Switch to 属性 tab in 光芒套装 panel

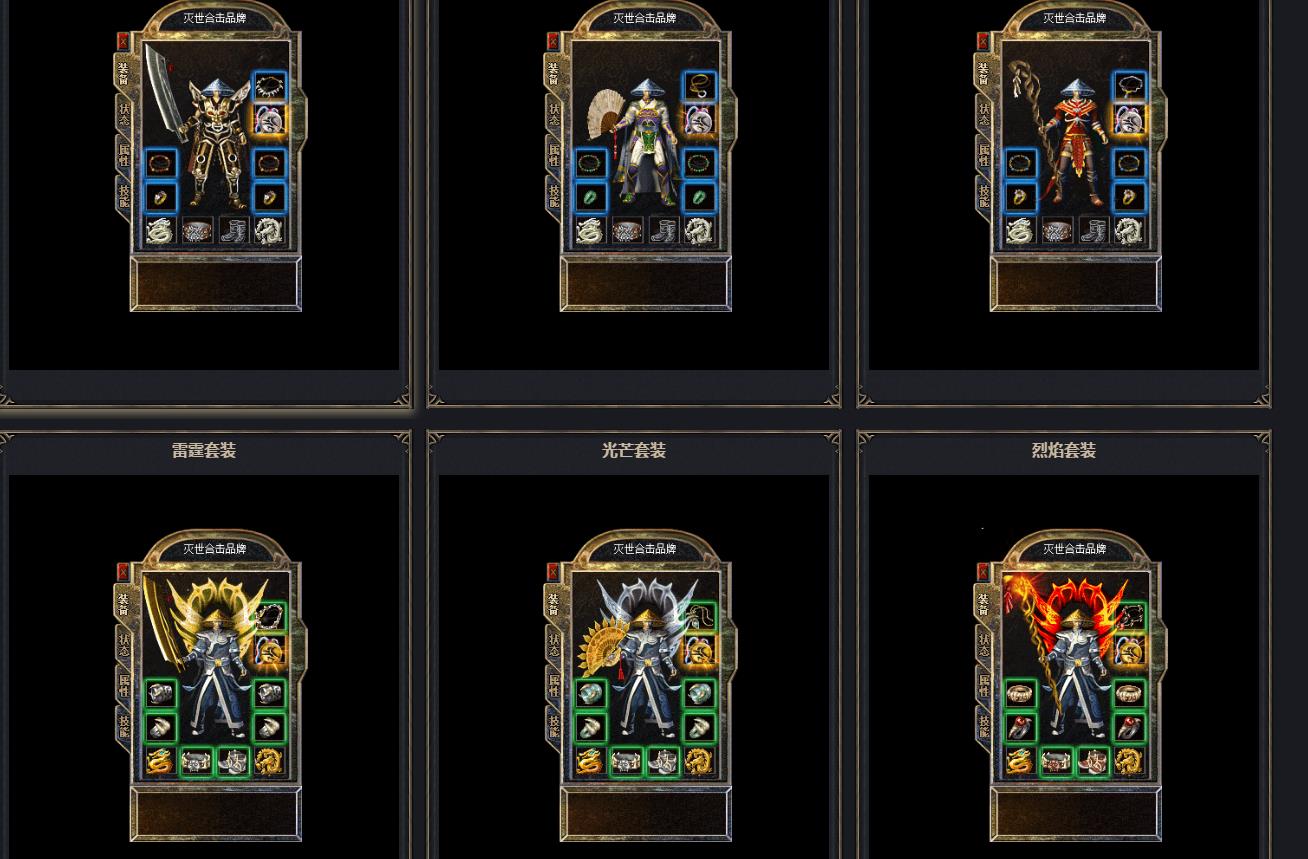tap(554, 686)
